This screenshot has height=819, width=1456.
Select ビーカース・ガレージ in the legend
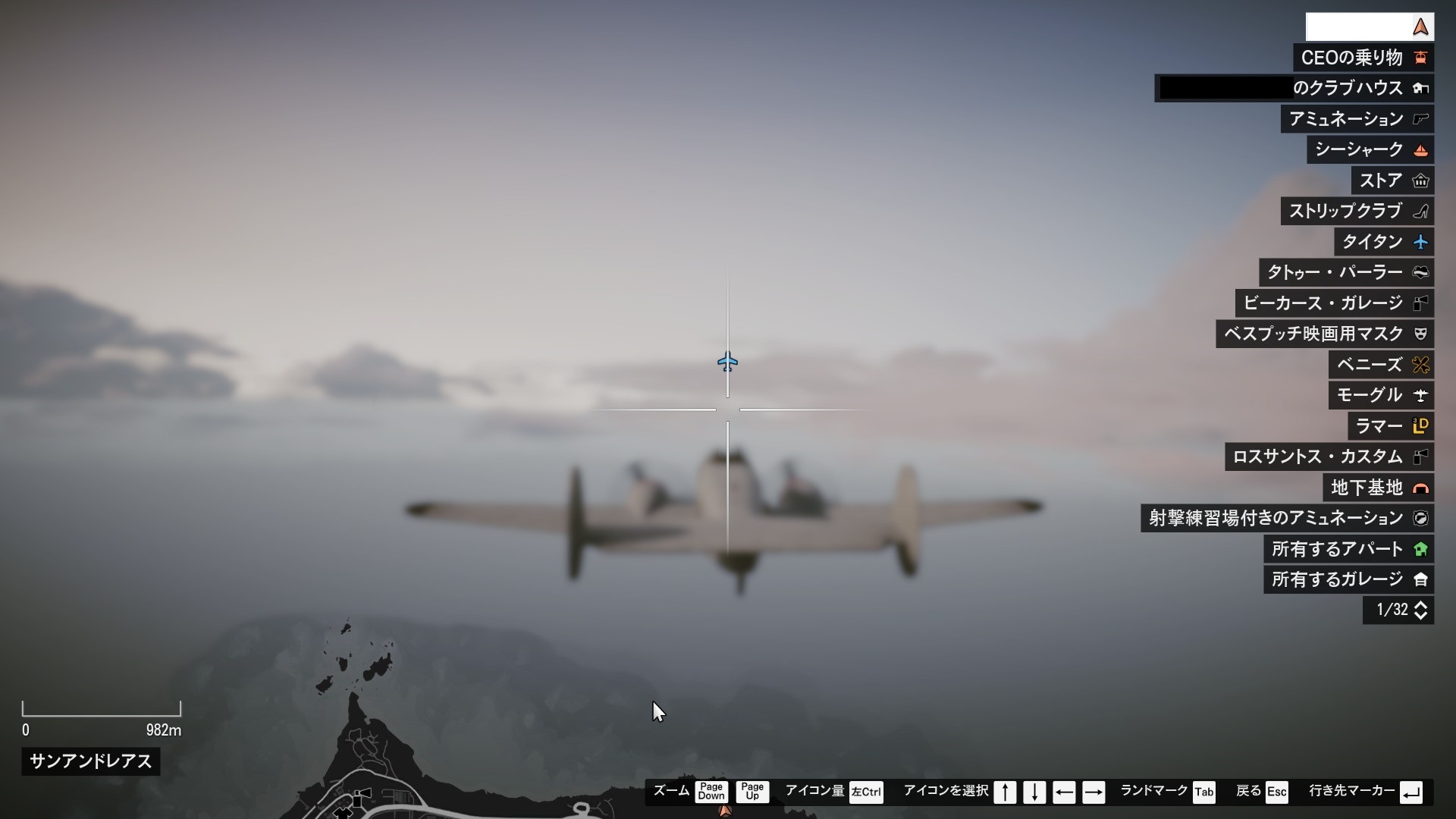pos(1334,303)
